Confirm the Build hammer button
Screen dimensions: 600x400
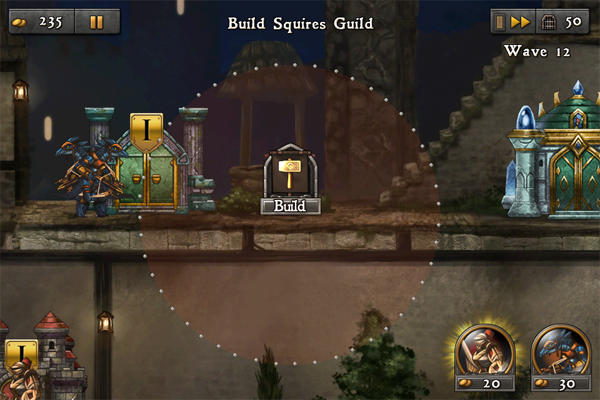290,180
